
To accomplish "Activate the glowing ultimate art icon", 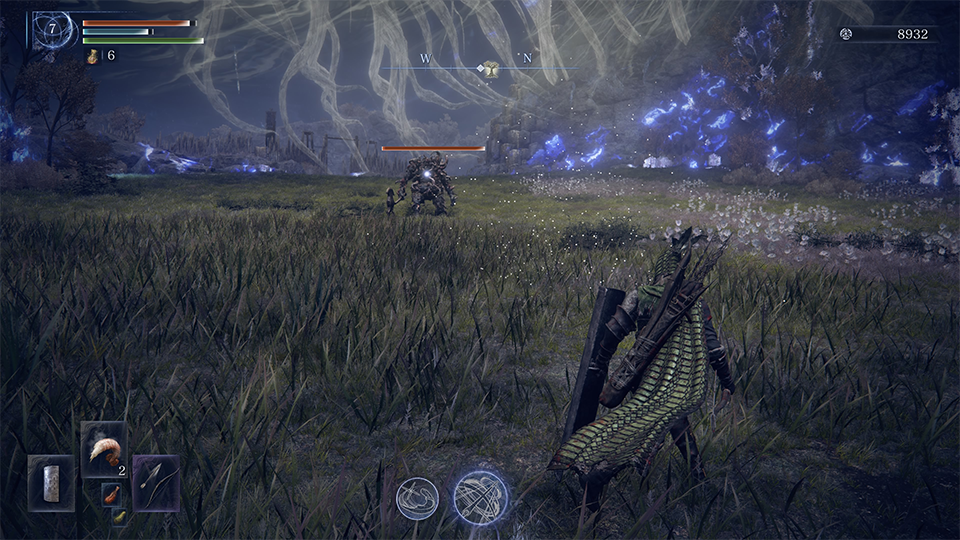I will coord(480,497).
